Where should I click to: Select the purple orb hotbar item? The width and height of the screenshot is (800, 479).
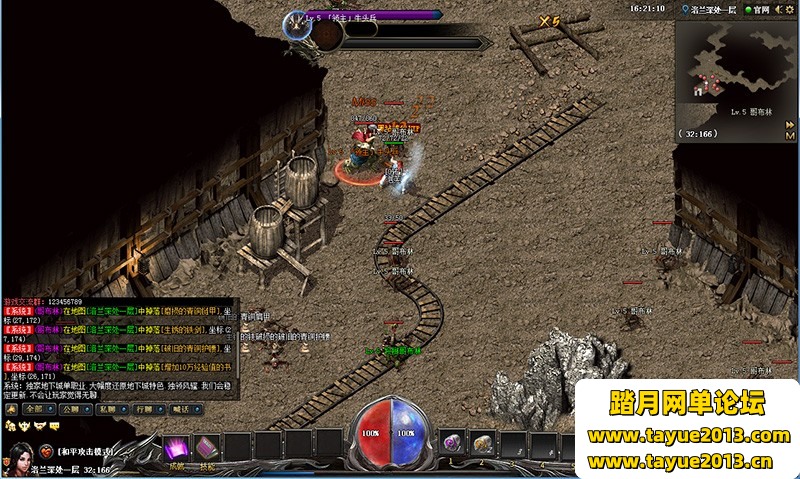(x=453, y=442)
